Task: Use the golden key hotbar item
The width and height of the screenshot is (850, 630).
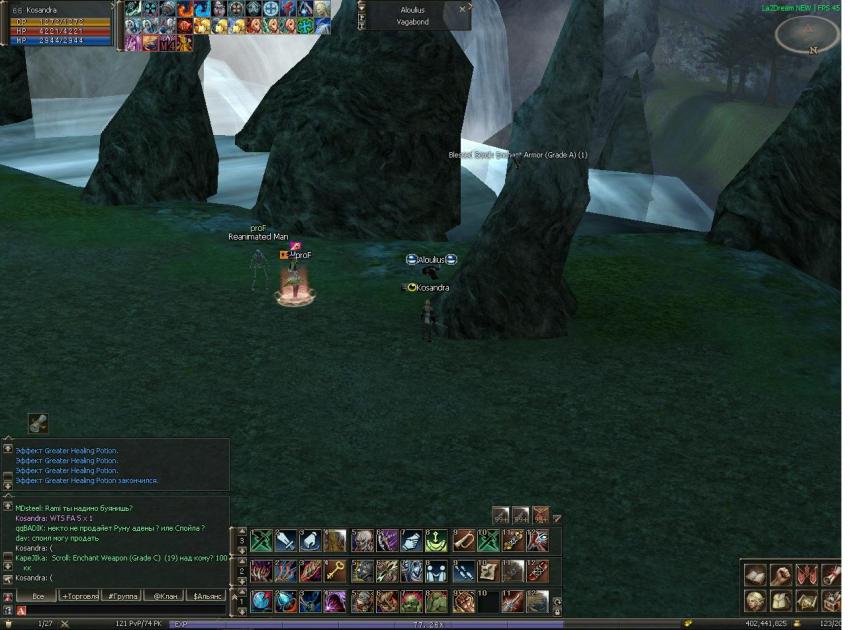Action: [x=336, y=571]
